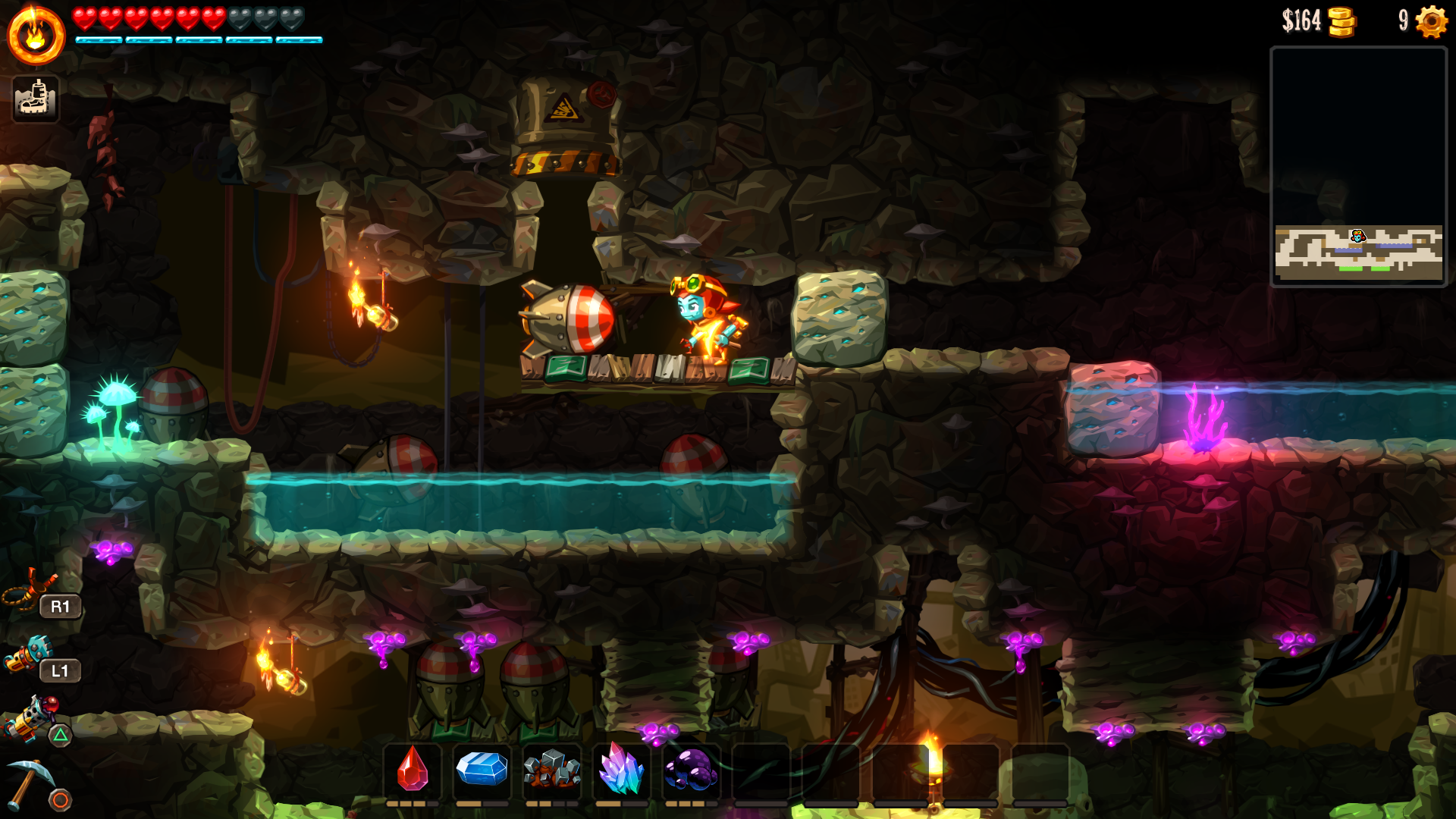Select the boot equipment icon
This screenshot has width=1456, height=819.
click(36, 99)
